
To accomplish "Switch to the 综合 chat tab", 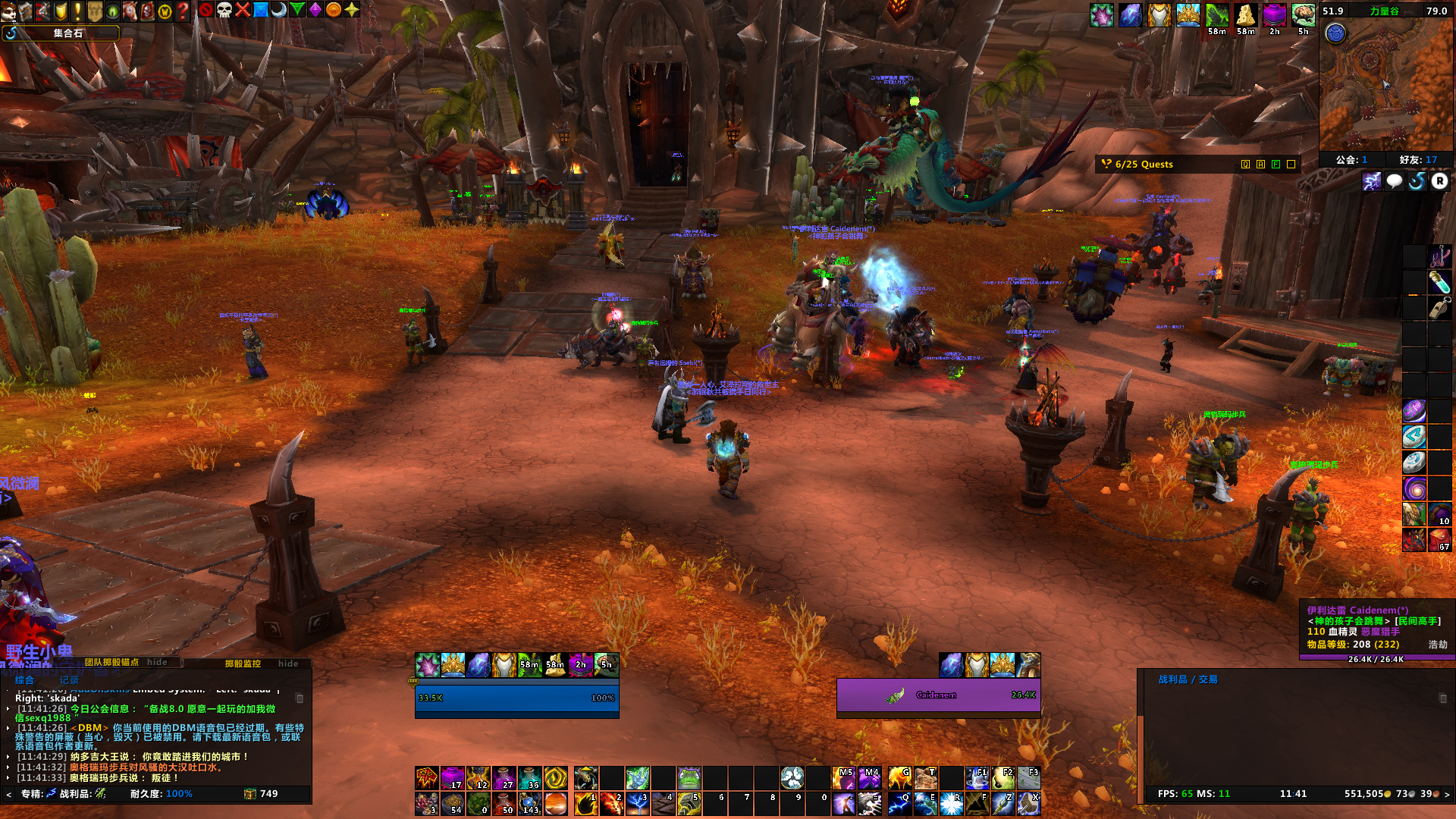I will pyautogui.click(x=24, y=680).
